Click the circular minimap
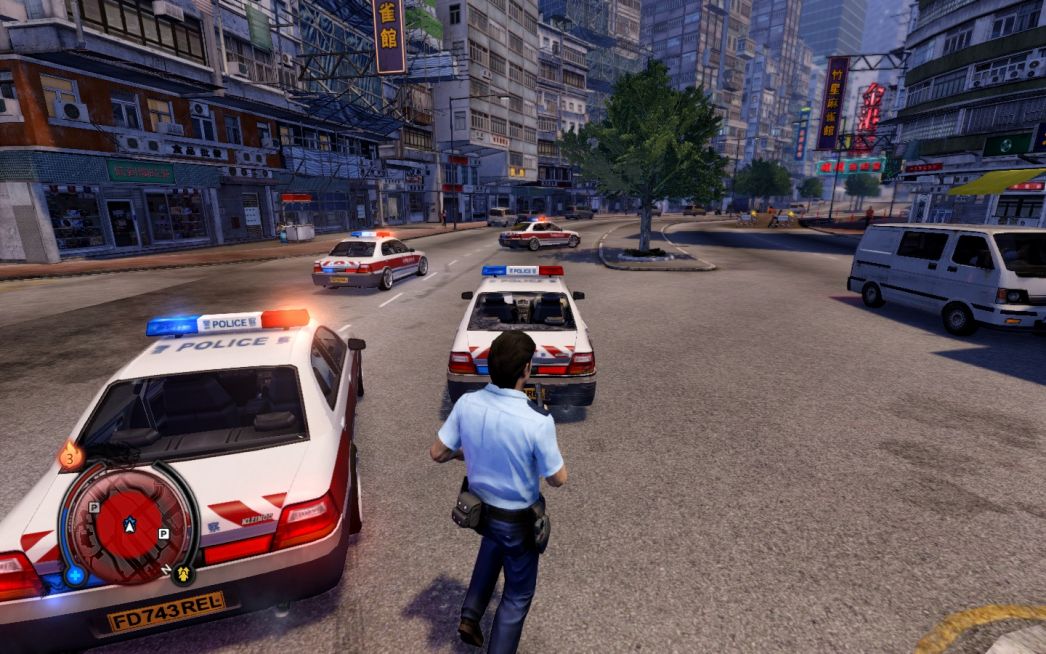This screenshot has width=1046, height=654. [x=128, y=524]
